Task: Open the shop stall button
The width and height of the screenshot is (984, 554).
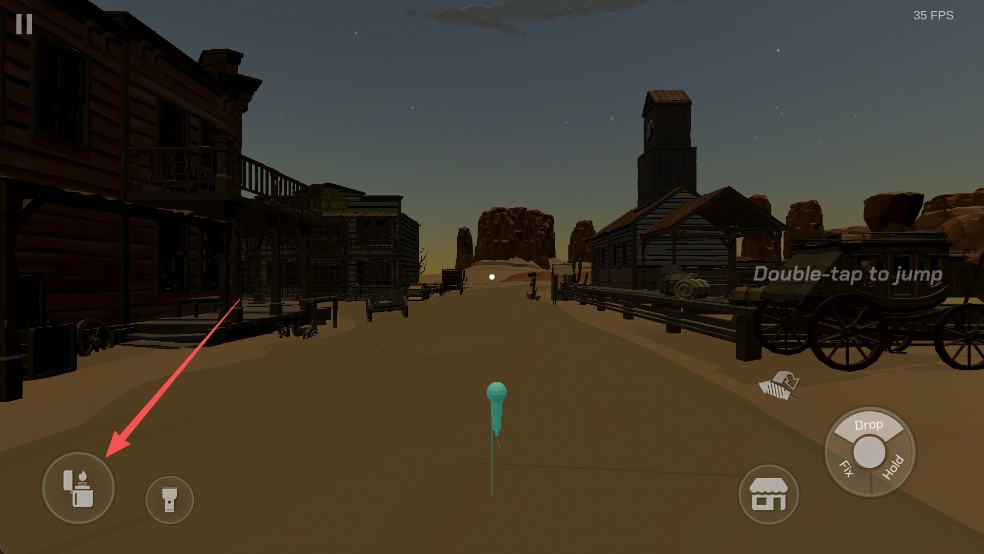Action: (767, 494)
